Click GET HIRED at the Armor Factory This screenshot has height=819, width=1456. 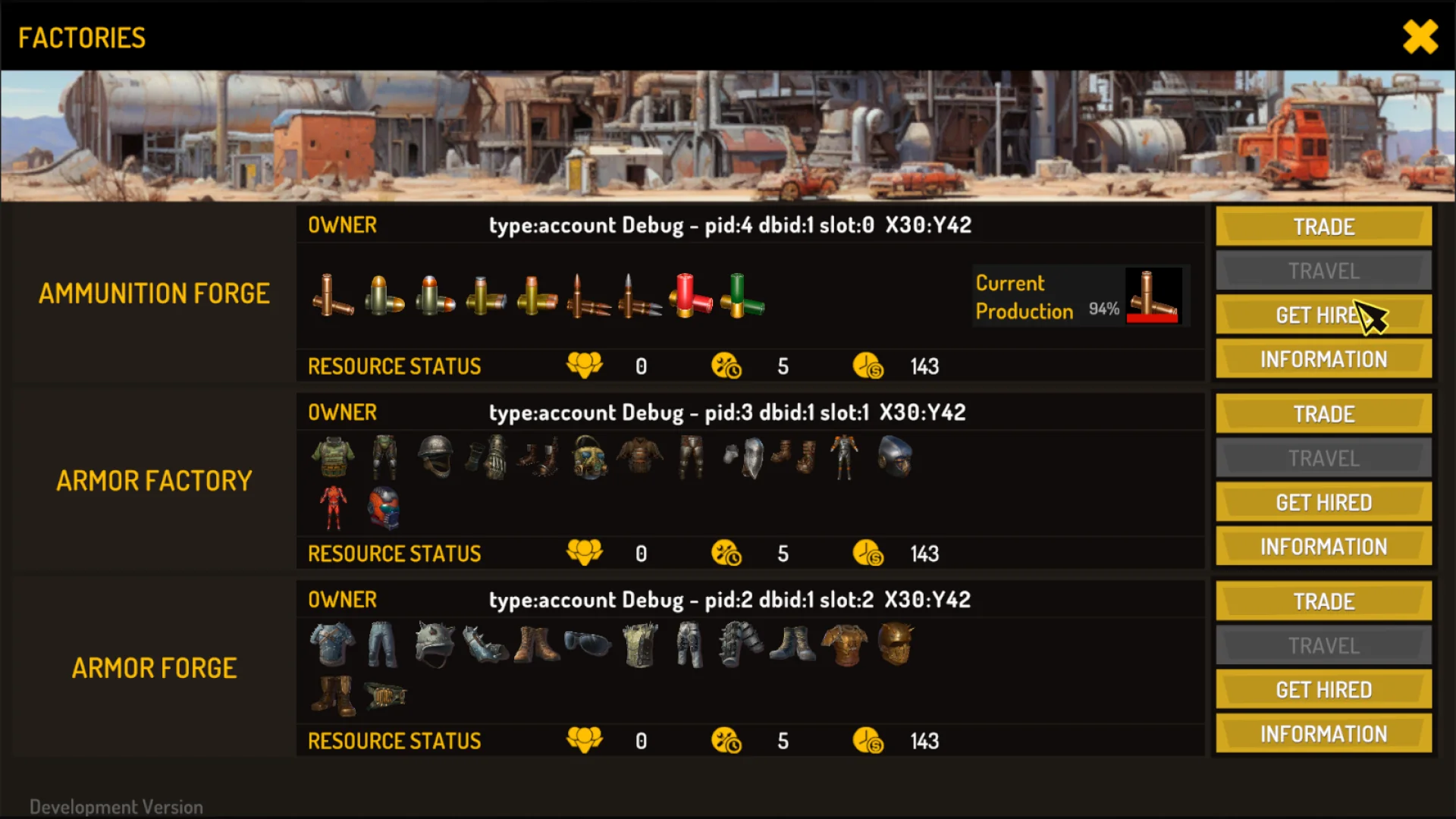click(x=1323, y=501)
